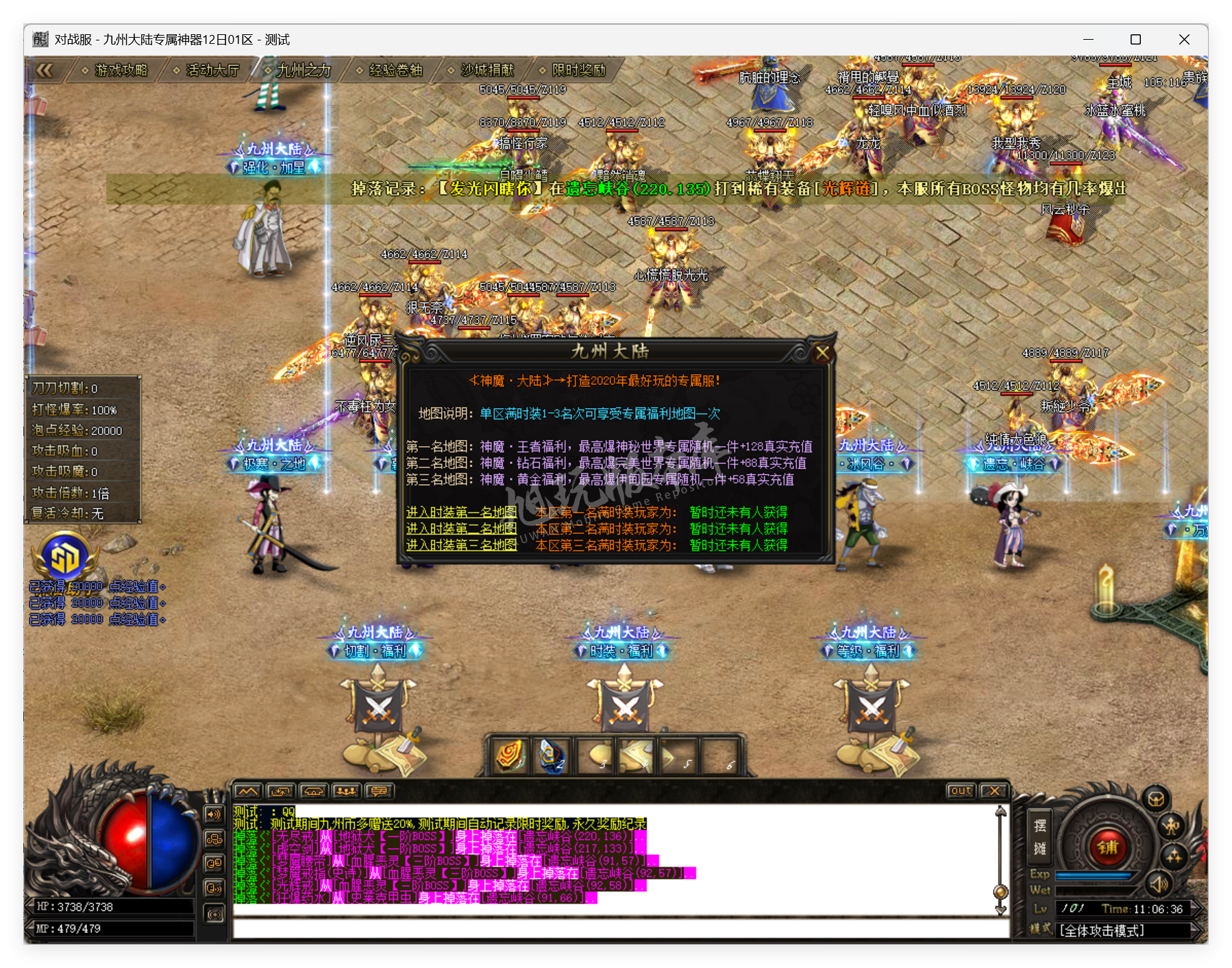1232x968 pixels.
Task: Open the 限时奖励 menu at the top bar
Action: [579, 70]
